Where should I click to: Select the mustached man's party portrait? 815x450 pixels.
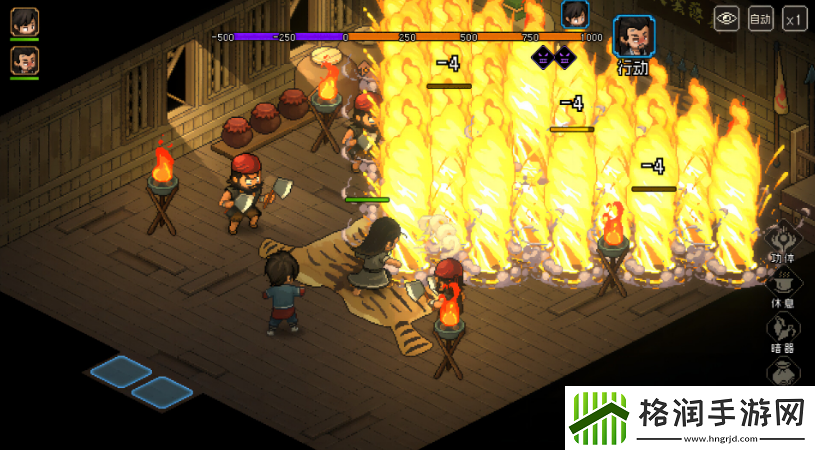[x=25, y=60]
